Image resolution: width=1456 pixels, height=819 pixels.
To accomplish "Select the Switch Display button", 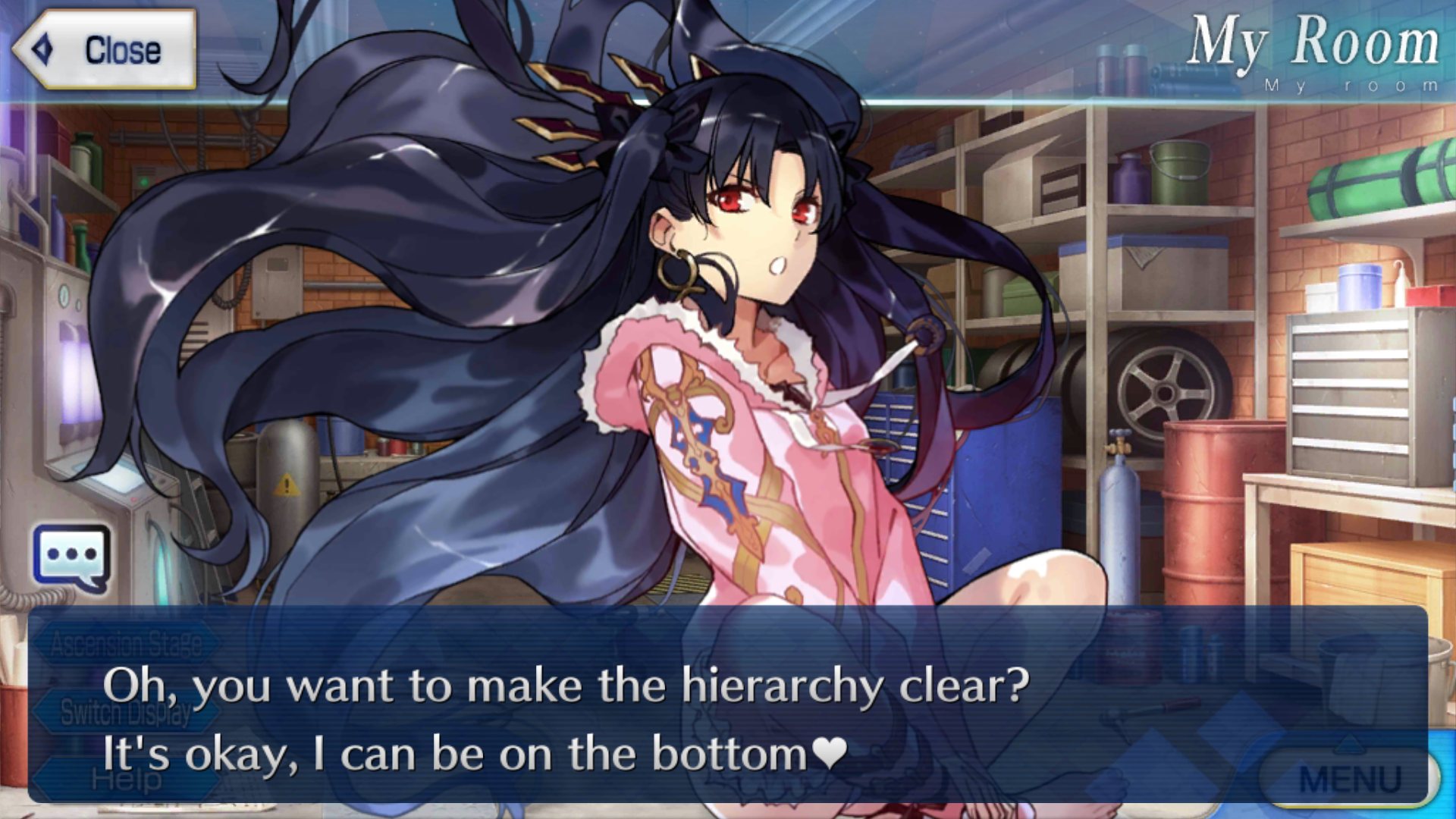I will (126, 712).
